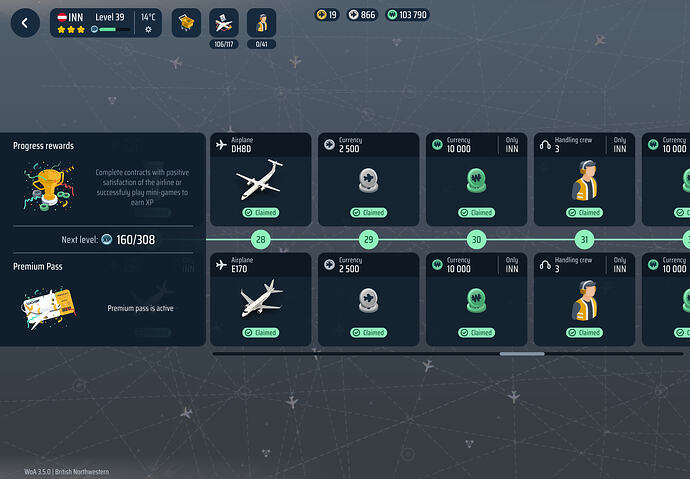
Task: Open the green currency balance 103 790
Action: click(x=407, y=15)
